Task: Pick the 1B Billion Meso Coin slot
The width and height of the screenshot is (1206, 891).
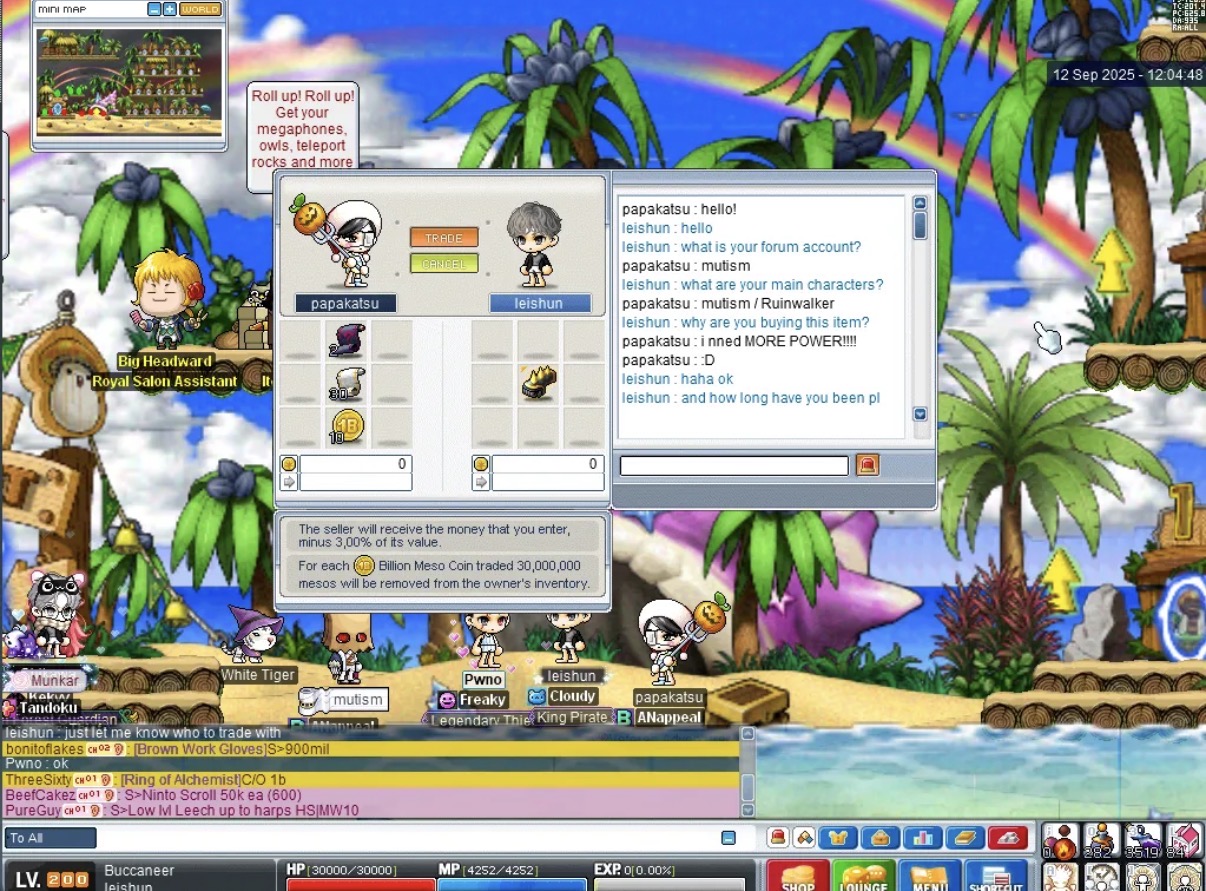Action: pyautogui.click(x=346, y=427)
